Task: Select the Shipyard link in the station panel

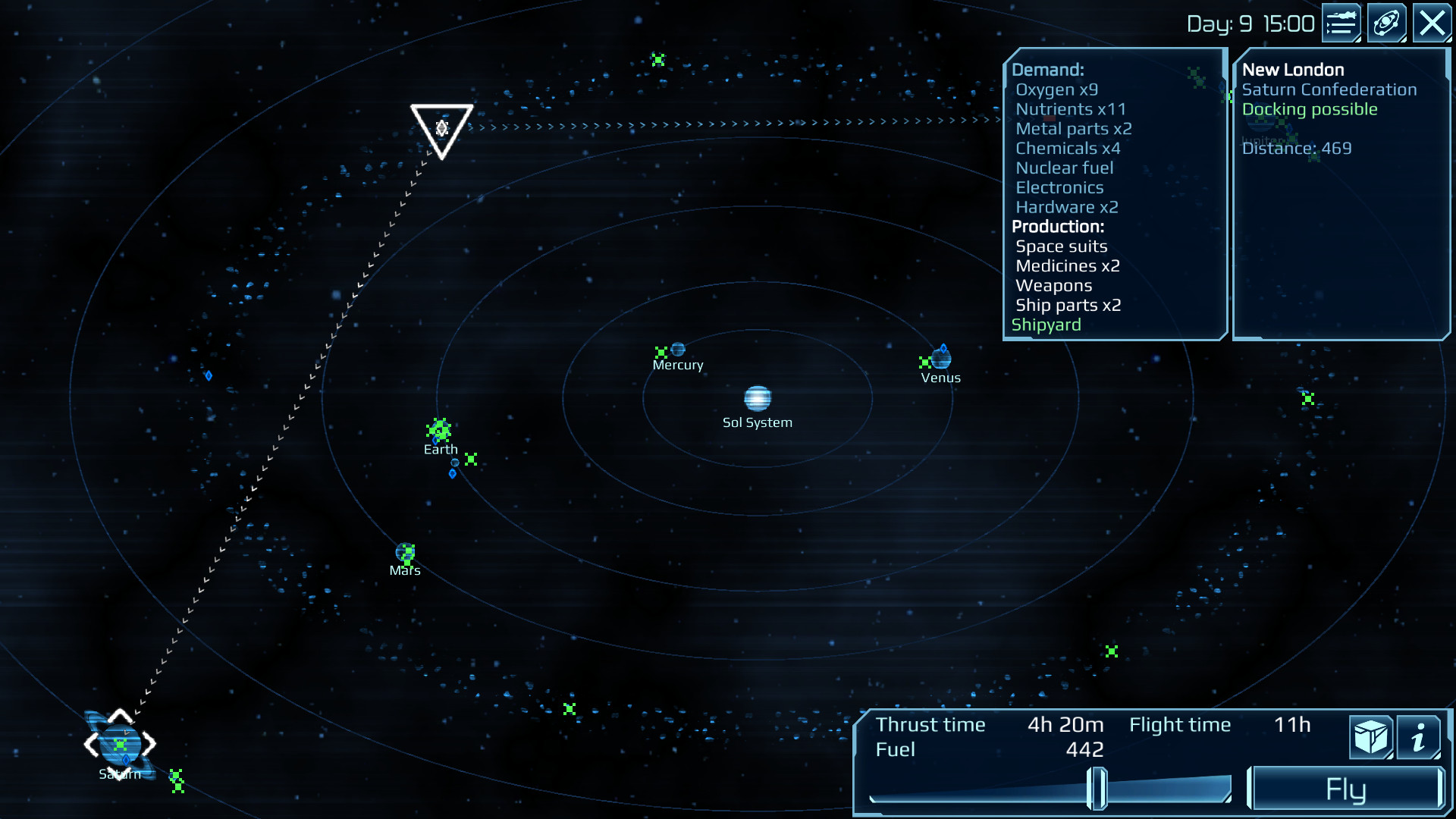Action: (1046, 325)
